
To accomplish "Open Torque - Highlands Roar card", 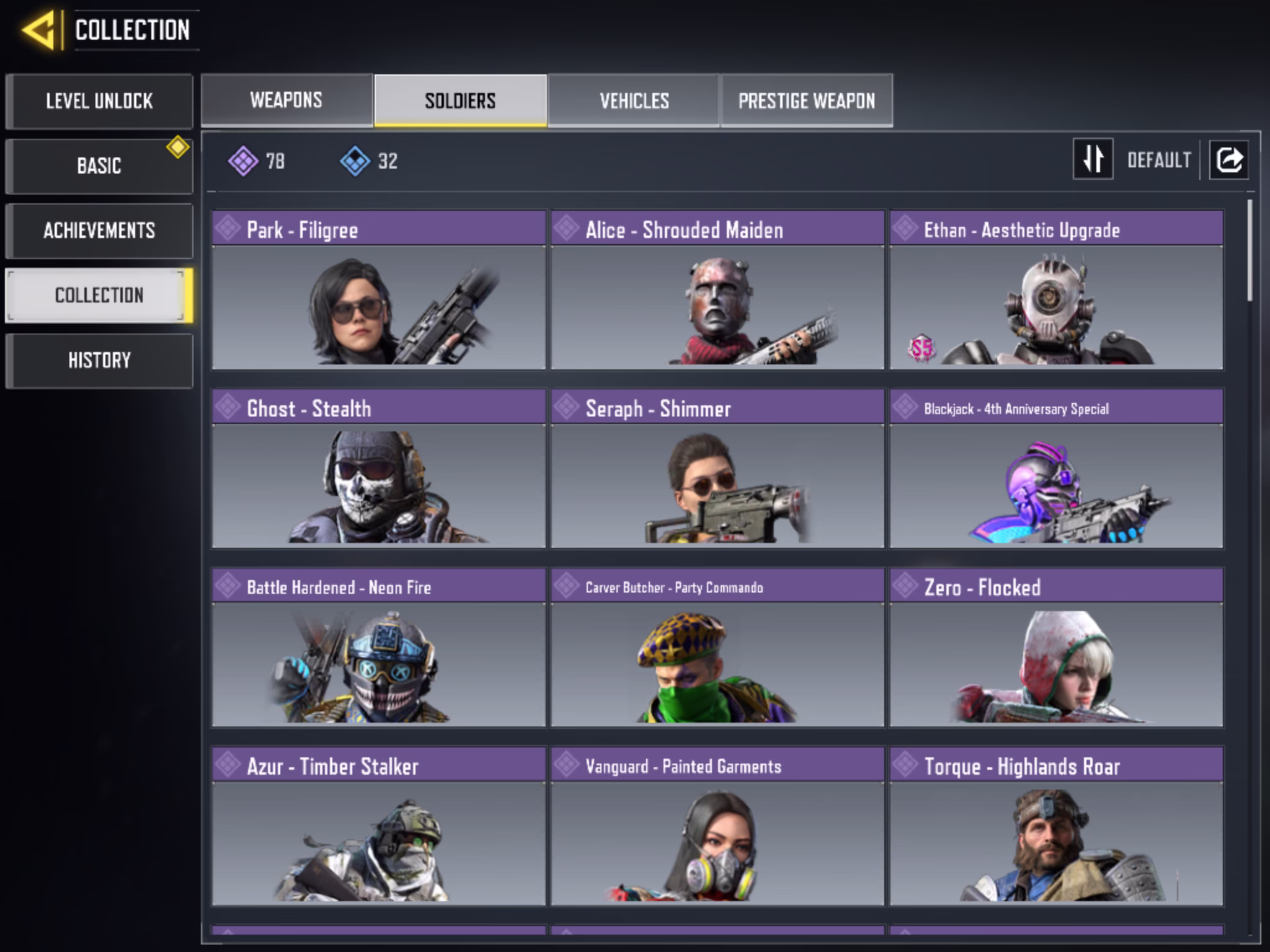I will [x=1056, y=826].
